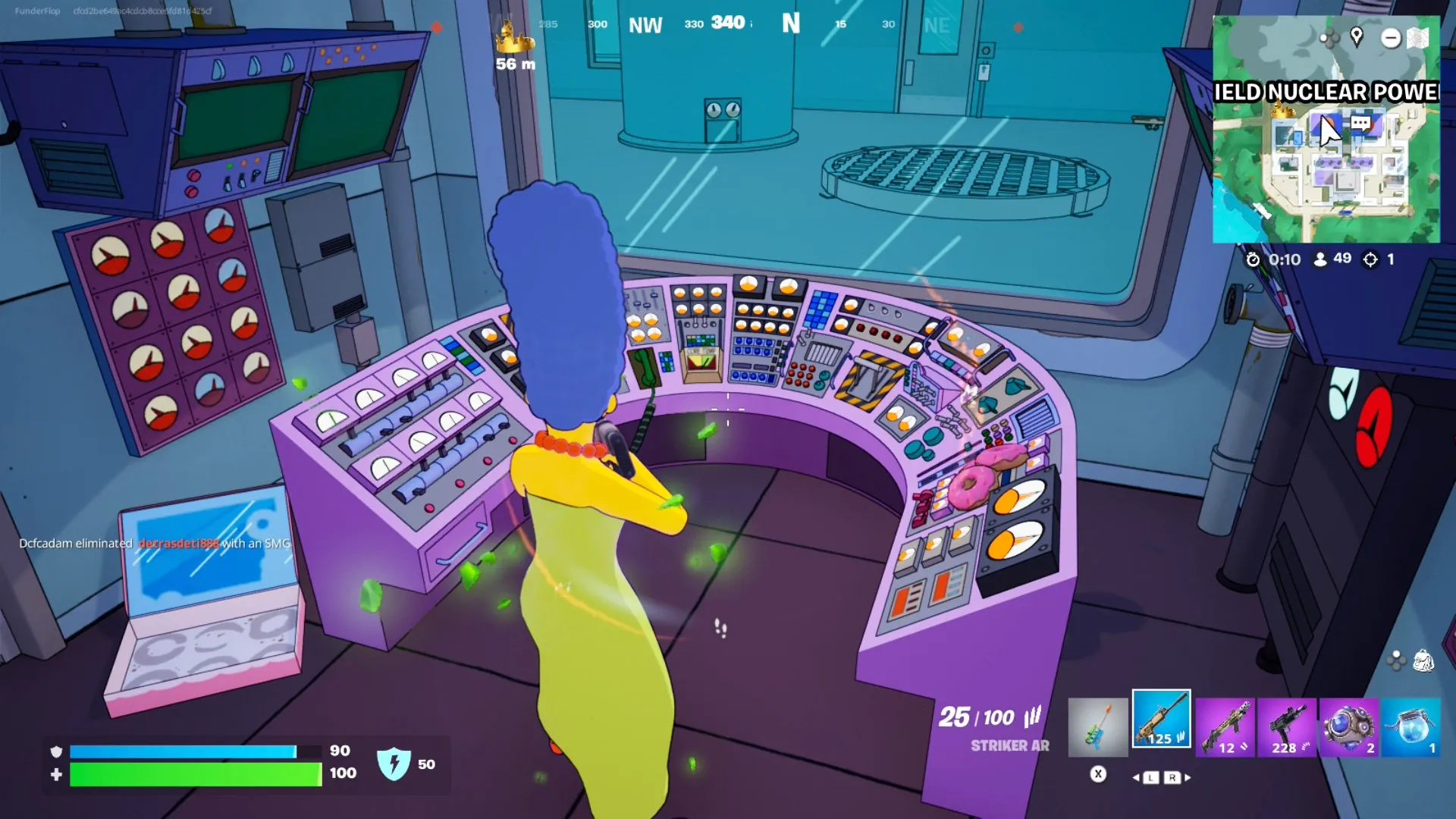Place a map marker with the pin icon
This screenshot has height=819, width=1456.
[x=1357, y=36]
